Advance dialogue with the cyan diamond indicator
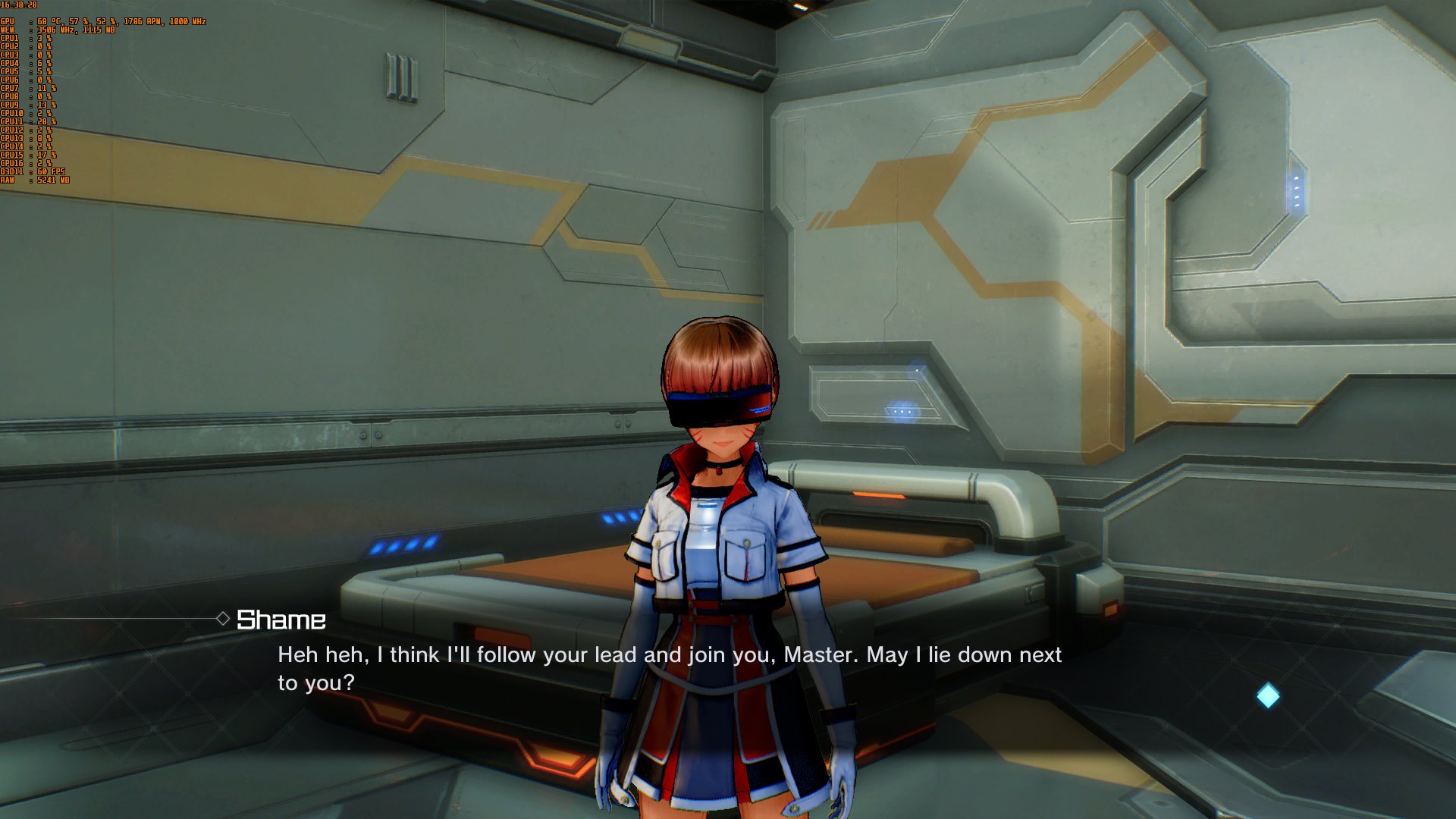This screenshot has width=1456, height=819. 1268,695
